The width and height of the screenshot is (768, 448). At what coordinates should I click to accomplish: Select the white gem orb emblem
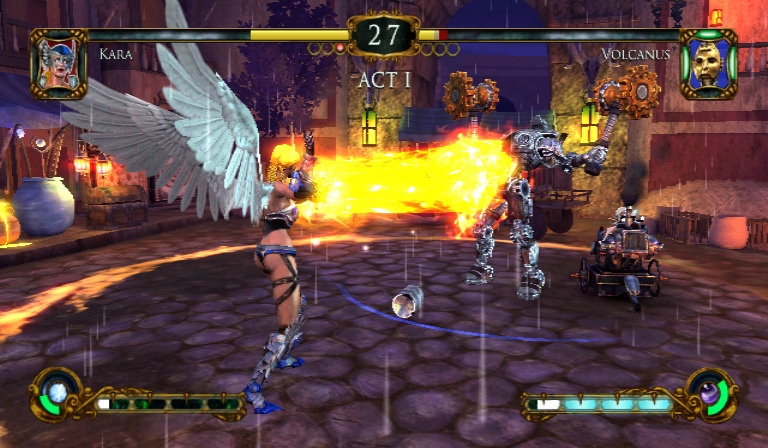pos(57,393)
